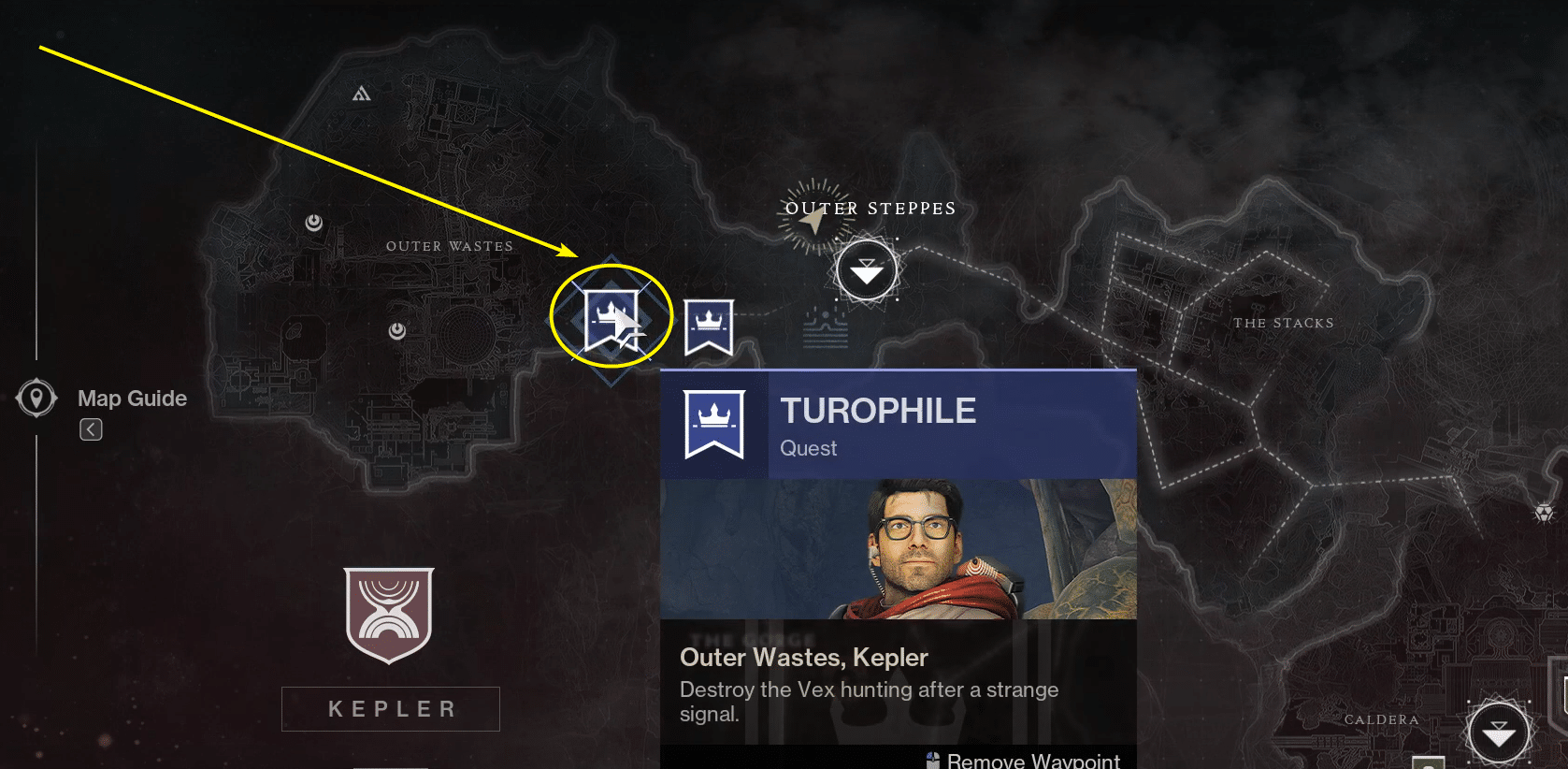Click the small Ghost icon next to Remove Waypoint
The image size is (1568, 769).
coord(931,760)
